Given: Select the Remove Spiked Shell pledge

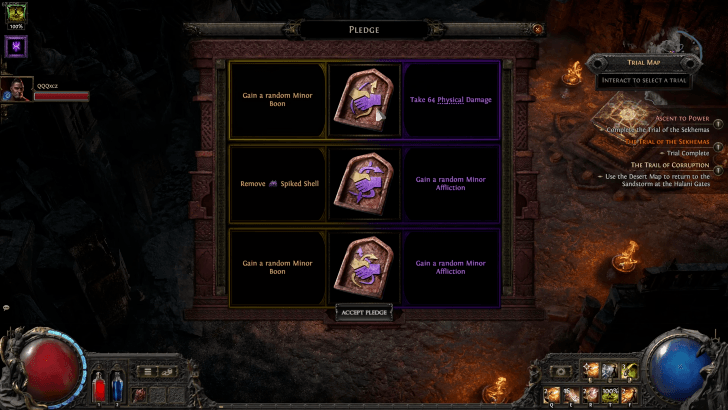Looking at the screenshot, I should click(x=364, y=184).
